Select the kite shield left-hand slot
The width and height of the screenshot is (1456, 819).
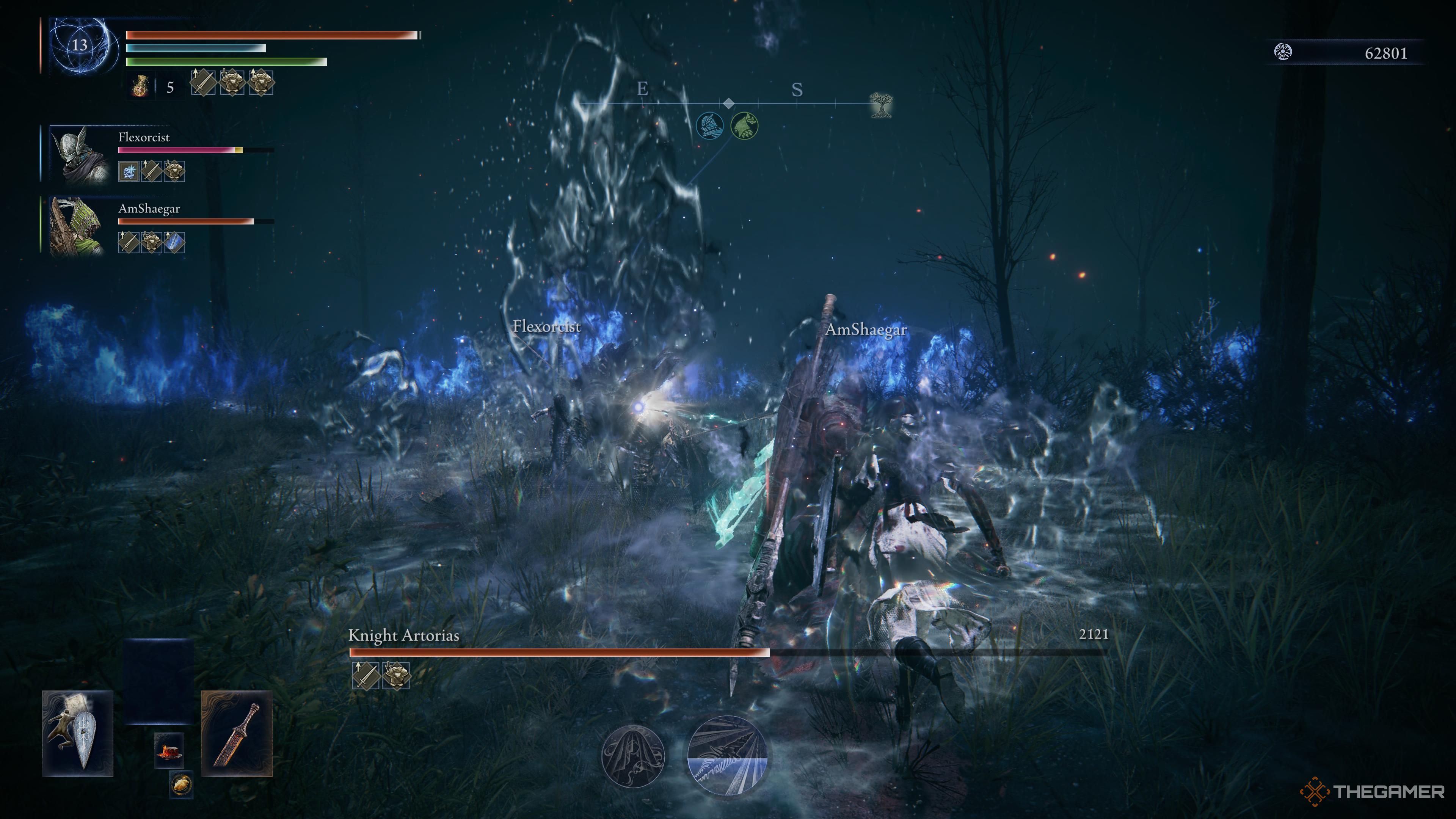(77, 733)
